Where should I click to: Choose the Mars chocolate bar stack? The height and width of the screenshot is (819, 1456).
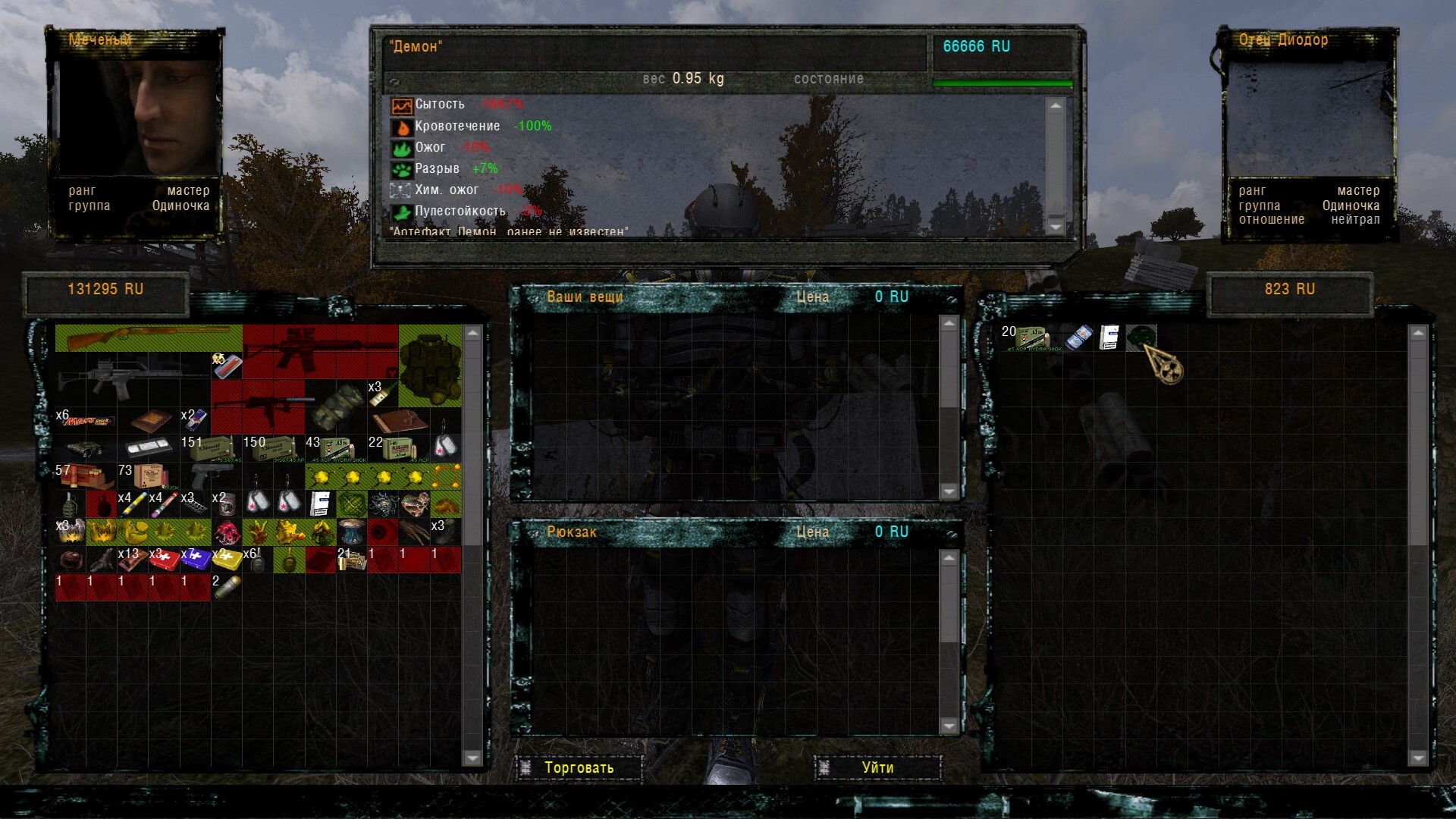[86, 420]
